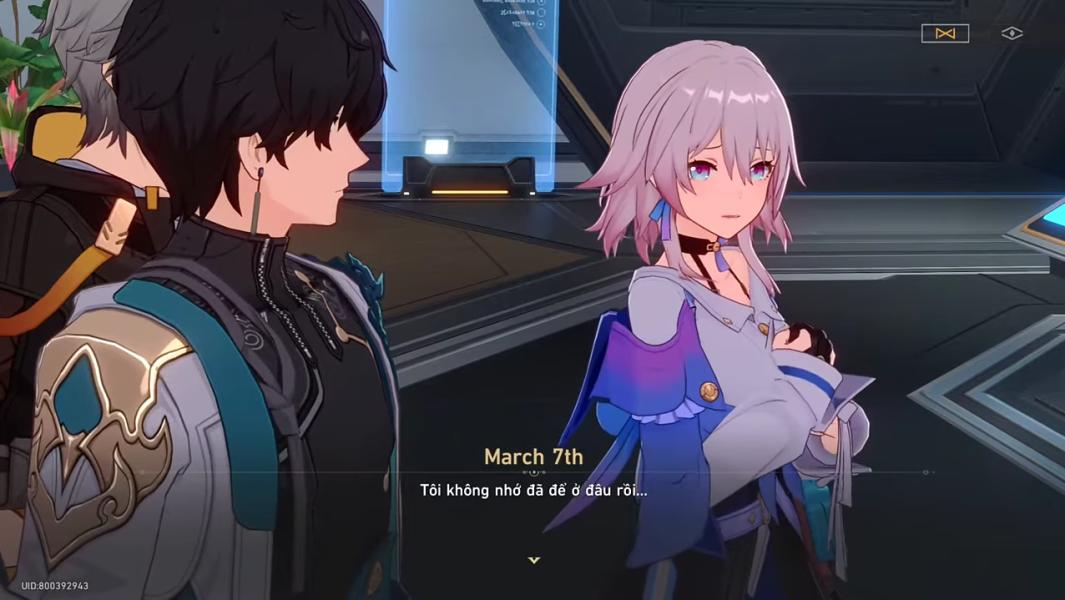The image size is (1065, 600).
Task: Toggle the auto-play dialogue button
Action: [945, 34]
